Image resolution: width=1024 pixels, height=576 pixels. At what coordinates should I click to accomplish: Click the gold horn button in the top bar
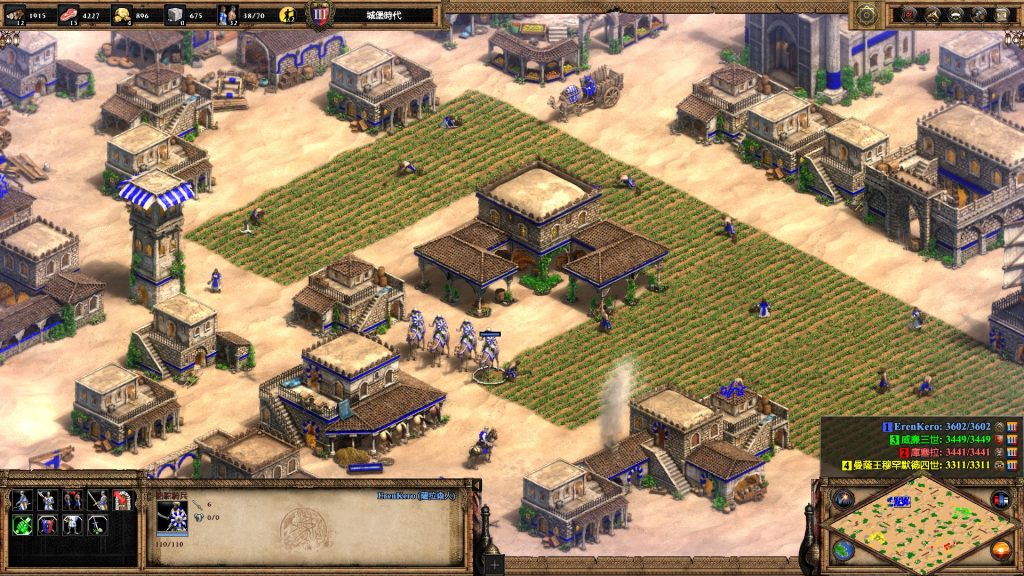[933, 14]
